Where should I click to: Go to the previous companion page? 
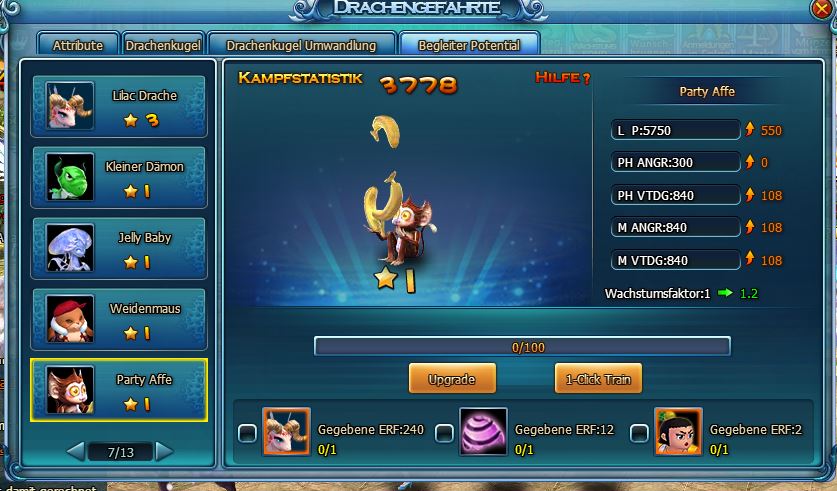75,452
